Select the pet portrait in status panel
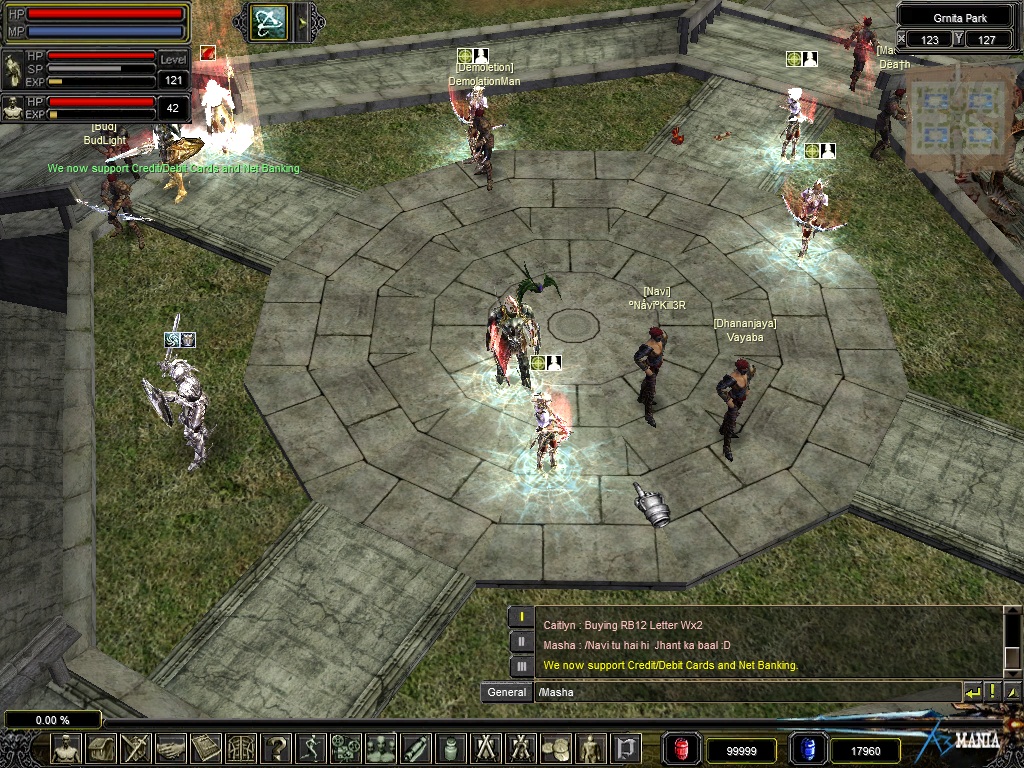Image resolution: width=1024 pixels, height=768 pixels. coord(13,107)
